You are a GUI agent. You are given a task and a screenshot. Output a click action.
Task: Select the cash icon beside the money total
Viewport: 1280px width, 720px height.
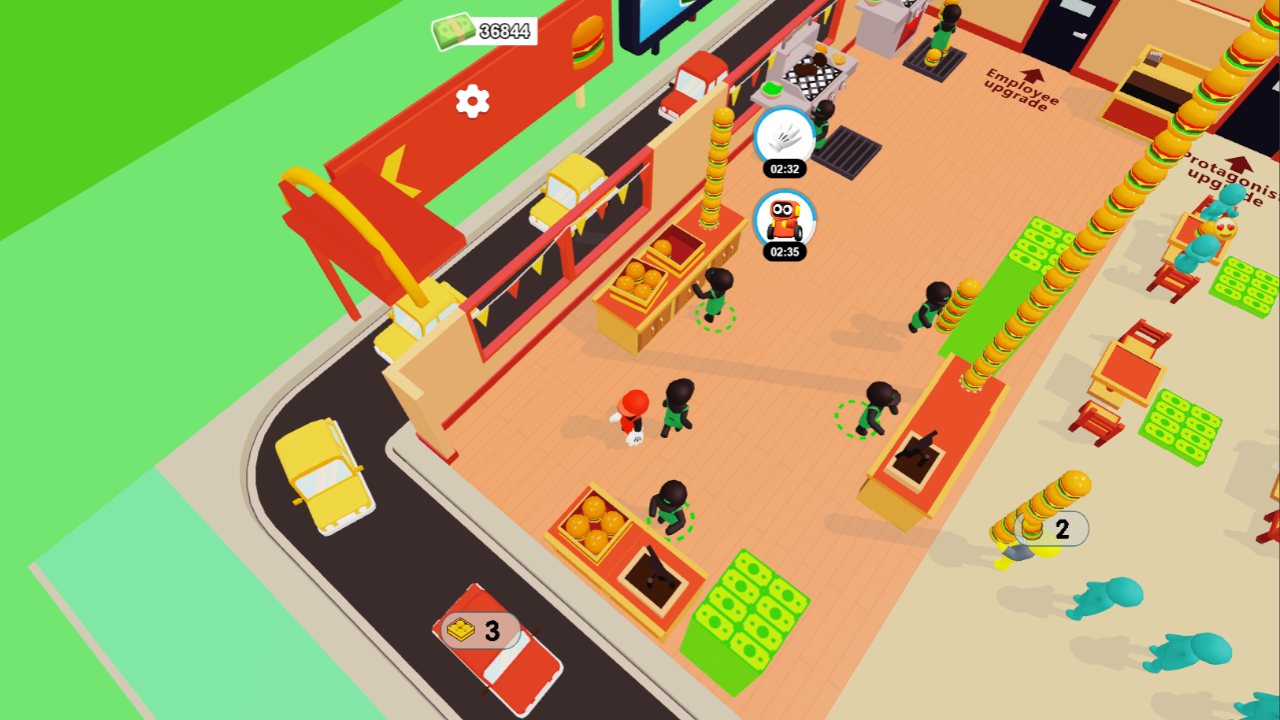pos(452,31)
